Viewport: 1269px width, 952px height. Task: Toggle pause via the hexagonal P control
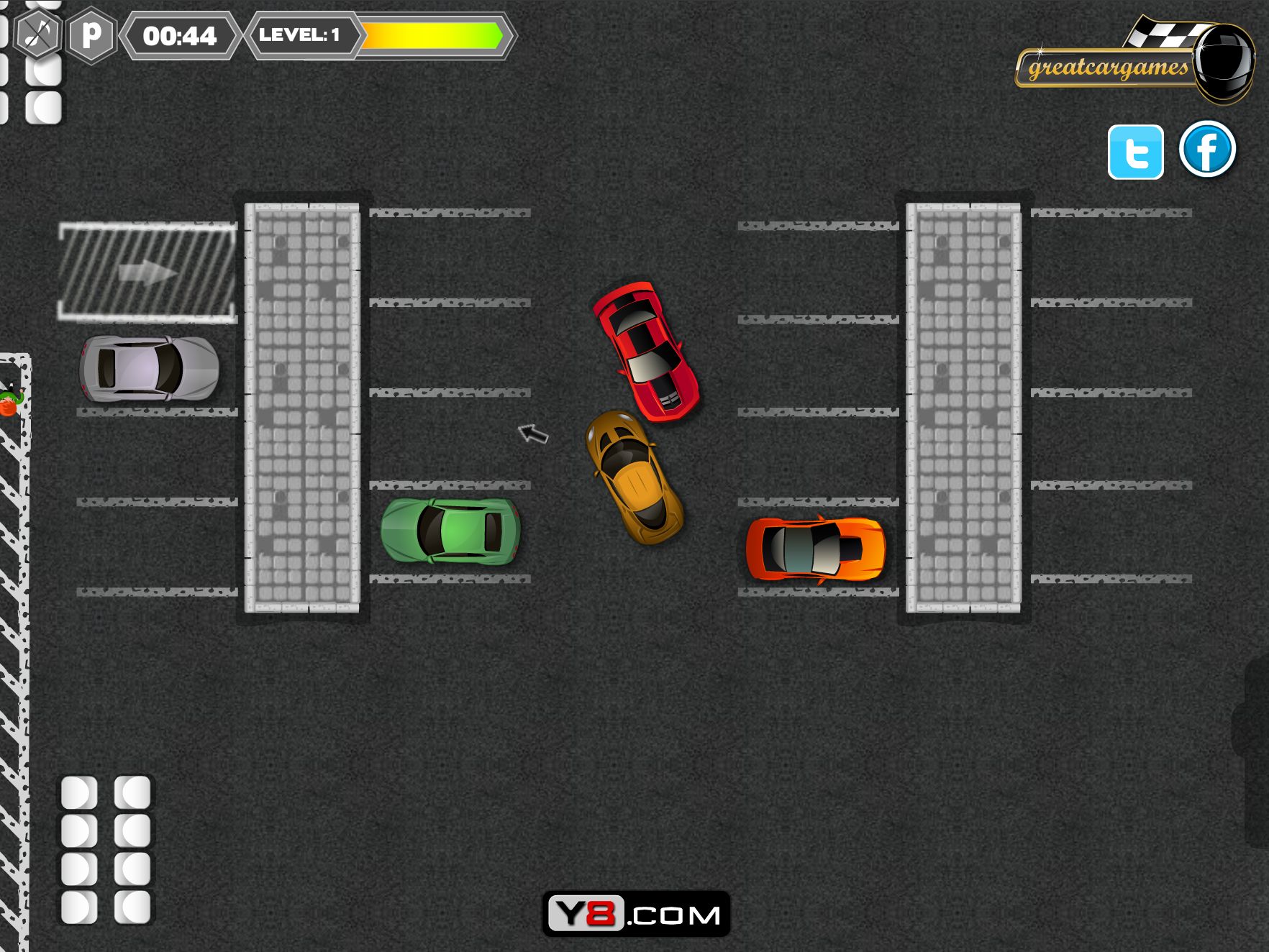pos(93,35)
